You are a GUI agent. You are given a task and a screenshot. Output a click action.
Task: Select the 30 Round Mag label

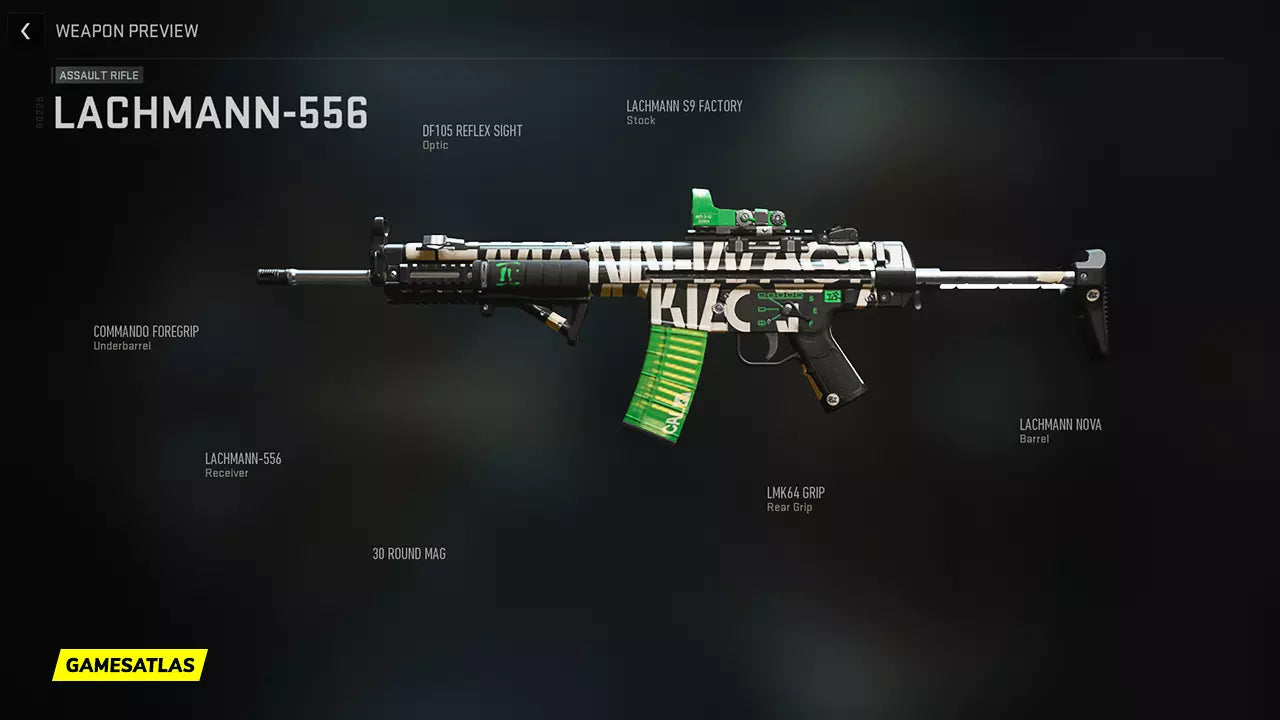click(x=409, y=554)
